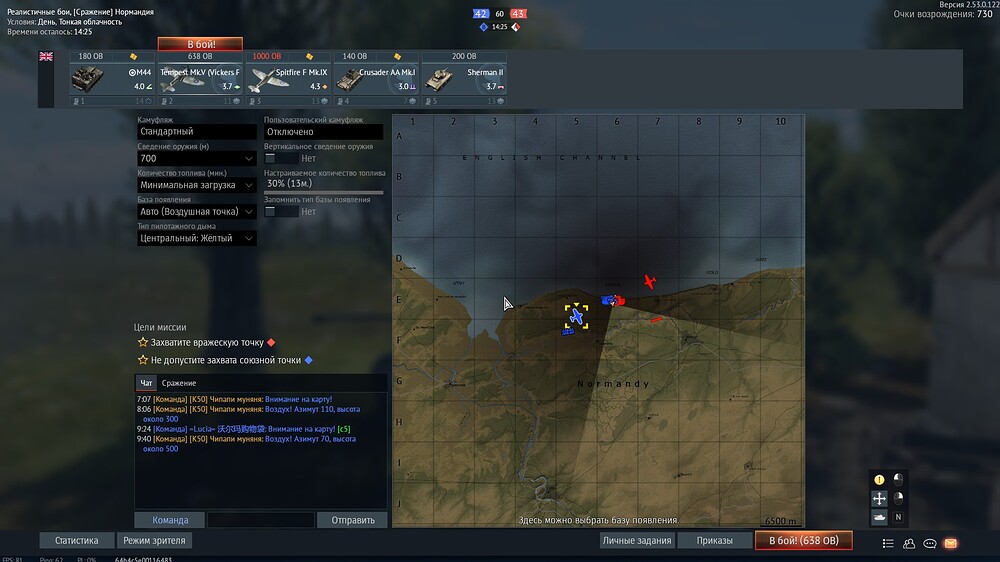Open the 'Сведение оружия' 700 dropdown
This screenshot has height=562, width=1000.
(x=197, y=158)
